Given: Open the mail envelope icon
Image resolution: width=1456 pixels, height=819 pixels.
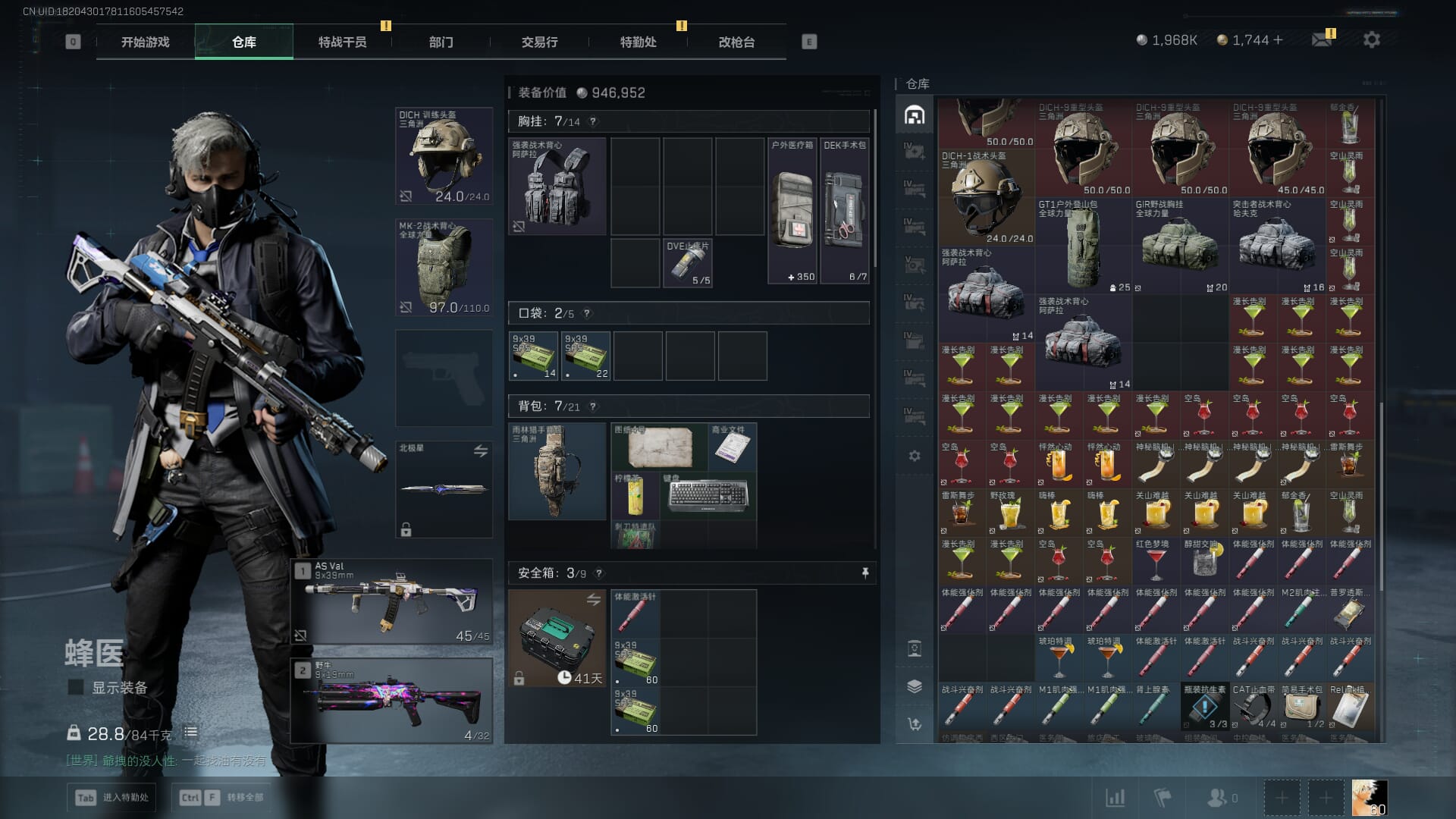Looking at the screenshot, I should [1322, 39].
